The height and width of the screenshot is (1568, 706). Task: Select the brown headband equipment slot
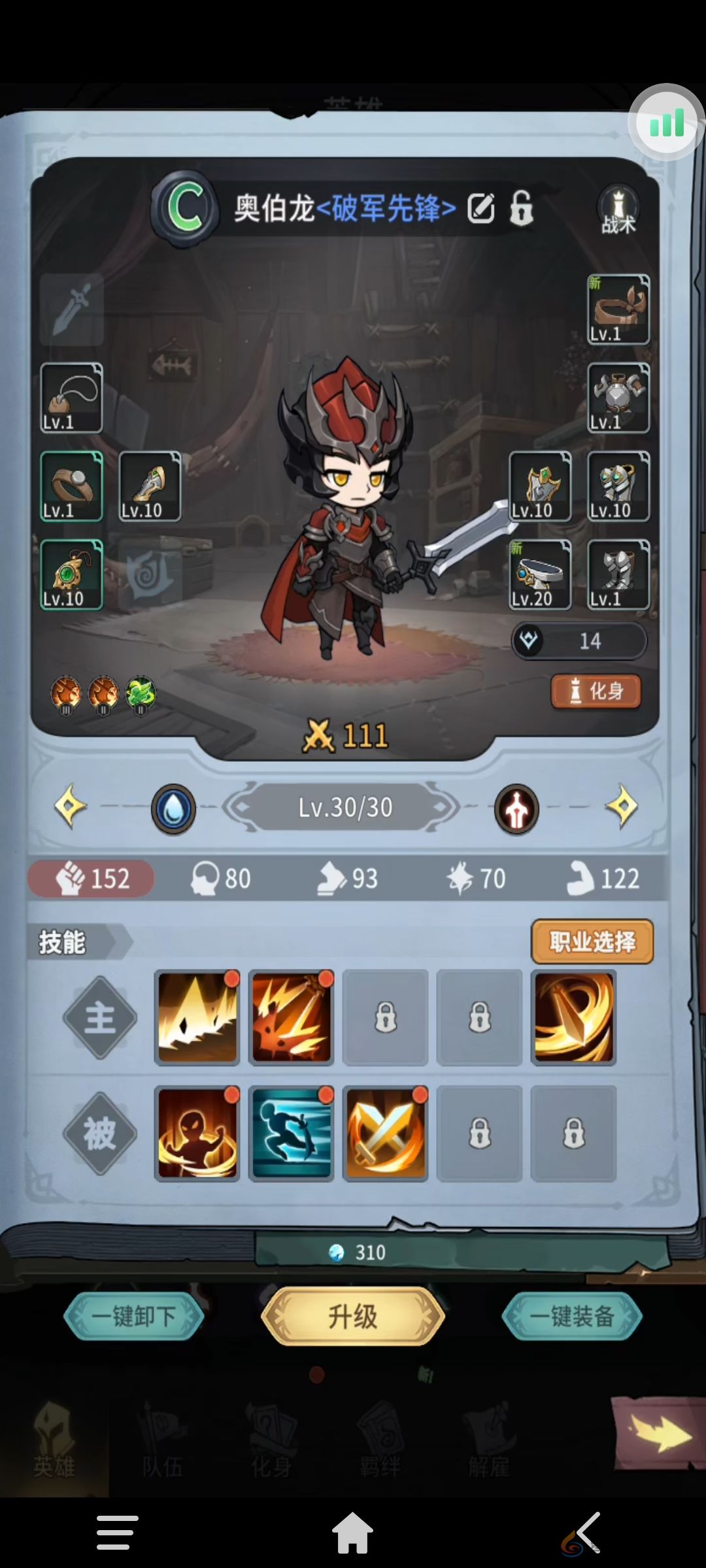pos(618,310)
